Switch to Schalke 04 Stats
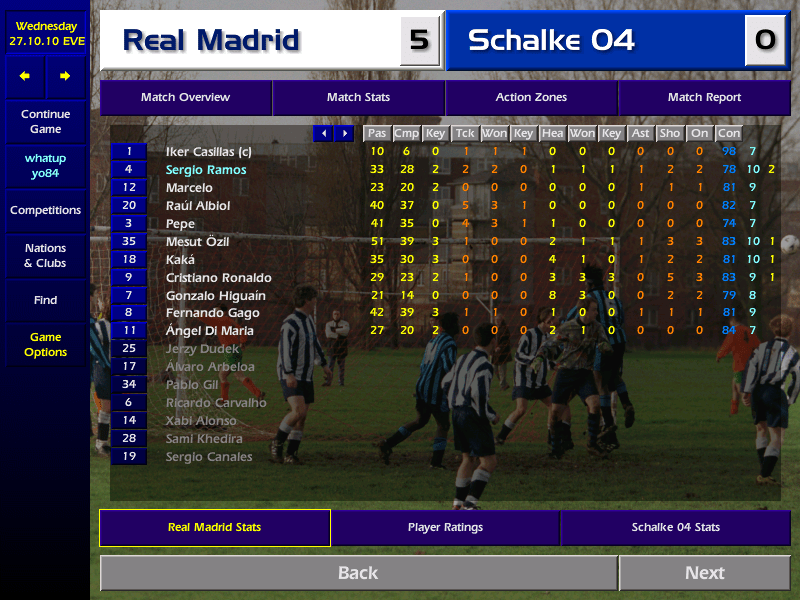 pyautogui.click(x=675, y=528)
